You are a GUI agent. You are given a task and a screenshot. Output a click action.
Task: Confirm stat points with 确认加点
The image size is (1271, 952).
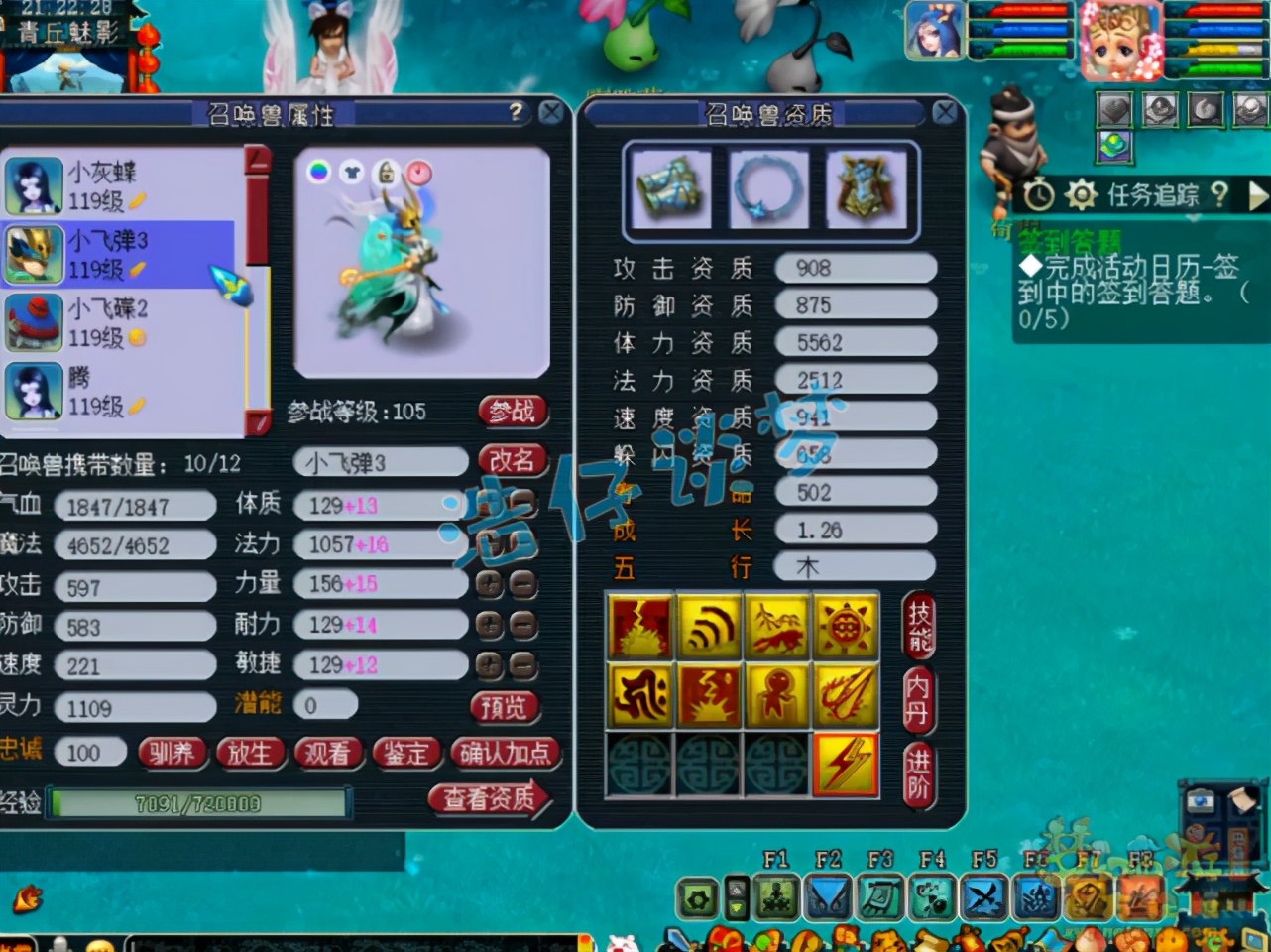click(504, 754)
